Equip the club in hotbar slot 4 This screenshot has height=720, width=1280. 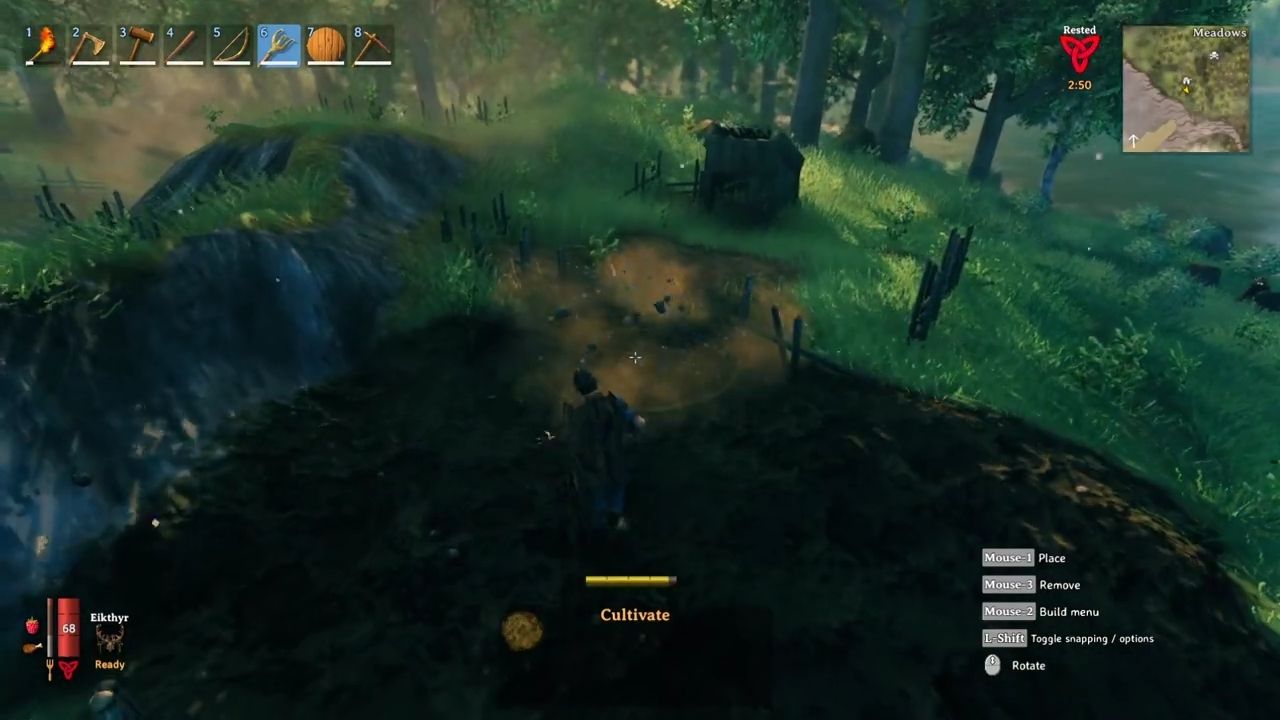click(x=184, y=44)
